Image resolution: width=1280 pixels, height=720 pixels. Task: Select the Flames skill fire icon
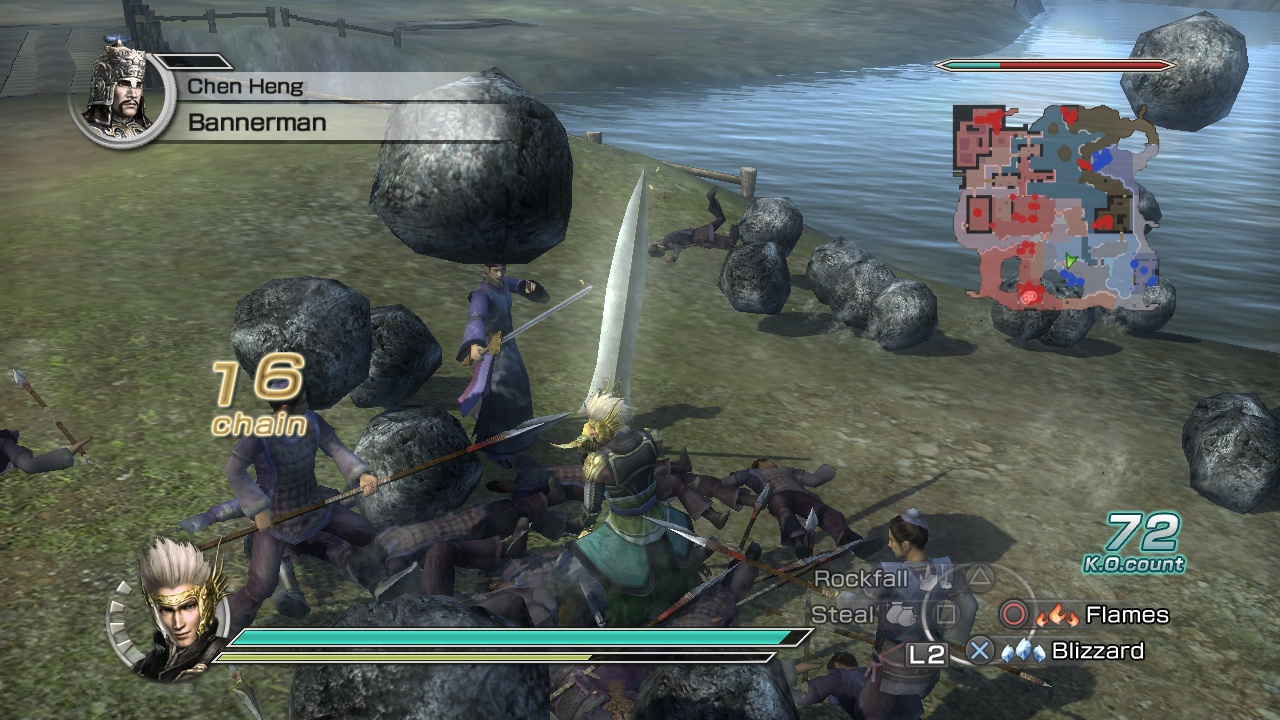pyautogui.click(x=1056, y=616)
